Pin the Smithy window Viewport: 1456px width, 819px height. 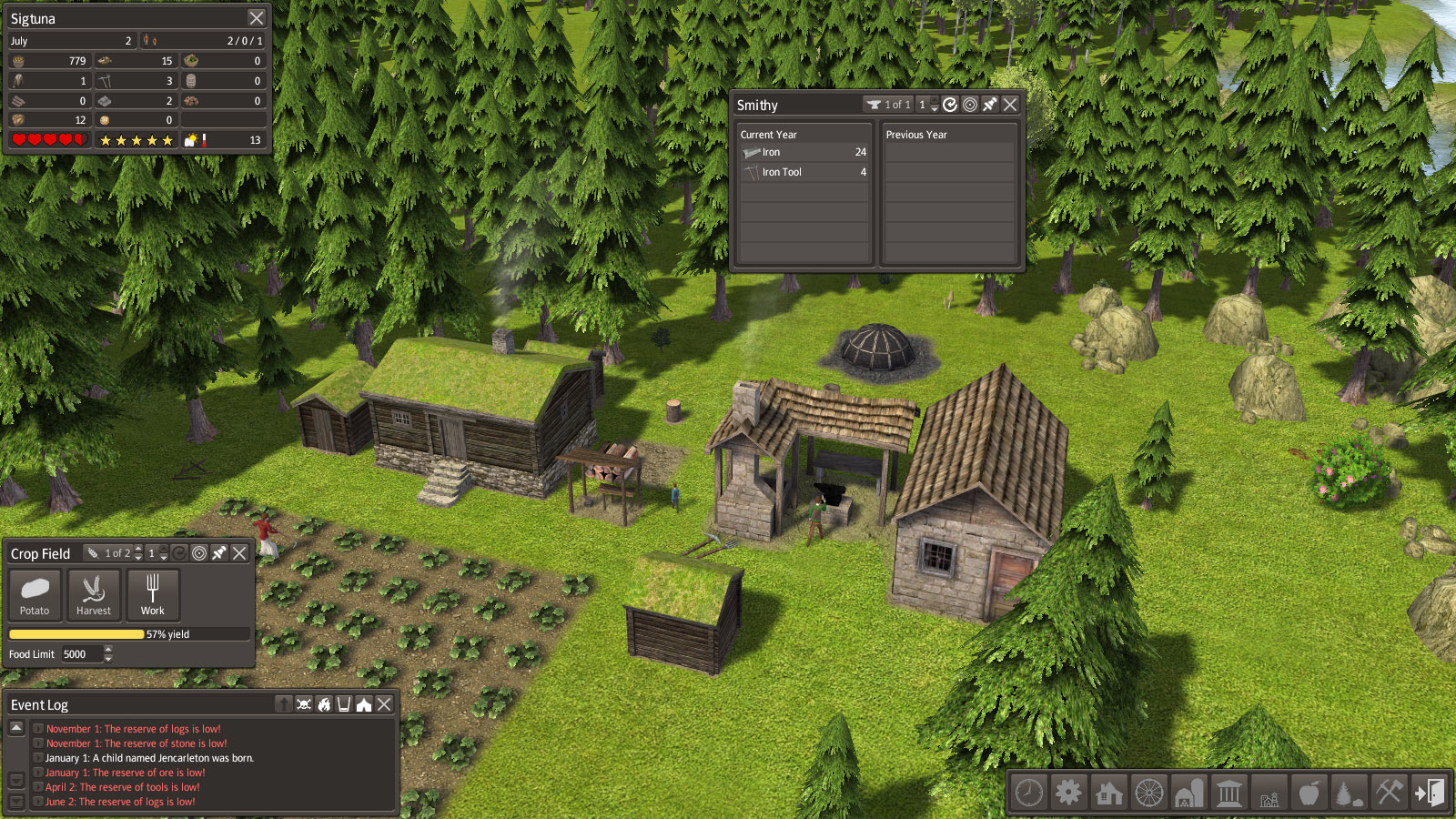pyautogui.click(x=990, y=105)
